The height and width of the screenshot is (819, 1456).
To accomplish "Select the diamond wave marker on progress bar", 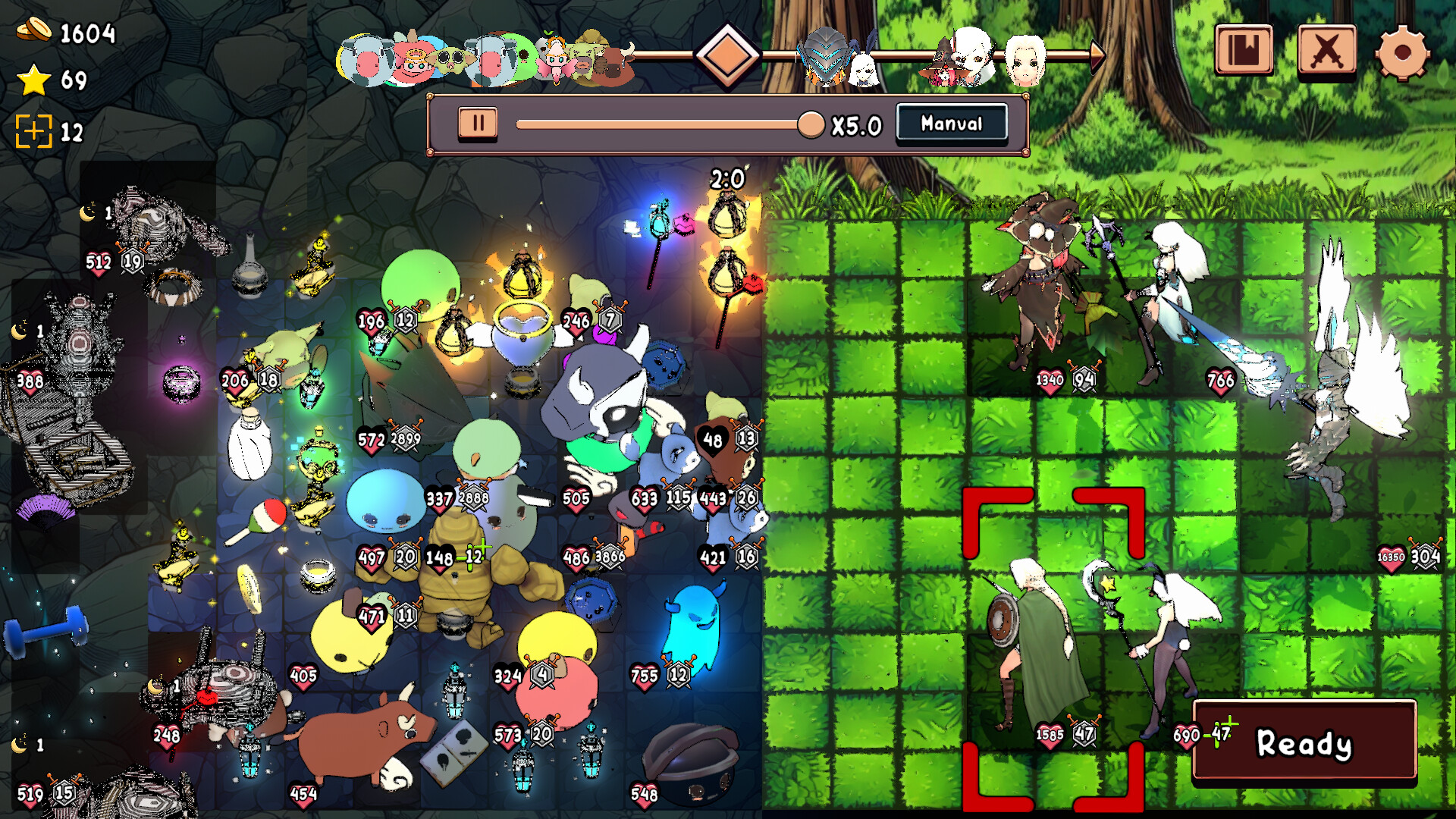I will pos(730,55).
